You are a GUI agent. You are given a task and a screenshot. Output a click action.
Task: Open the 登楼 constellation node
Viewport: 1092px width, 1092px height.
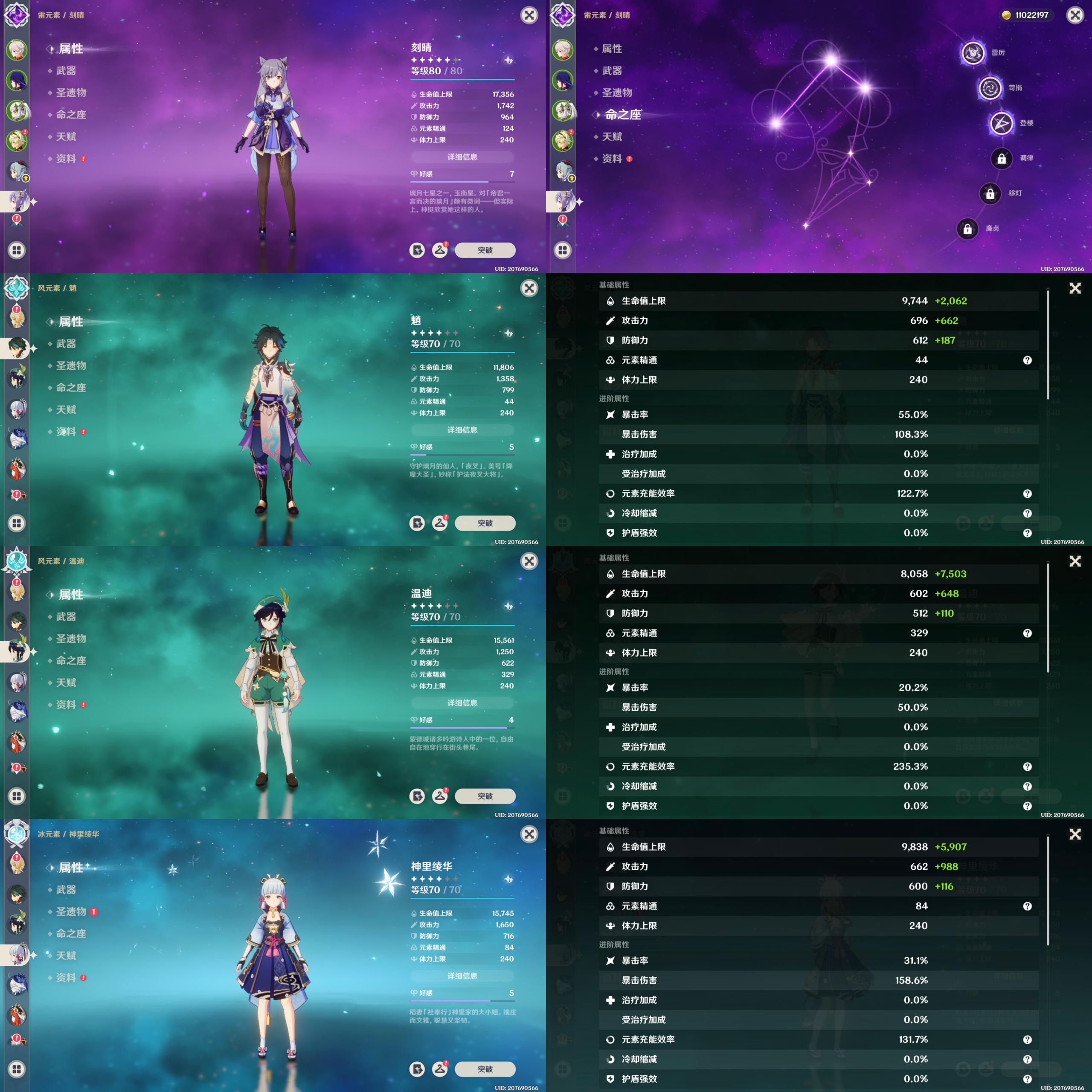(1001, 123)
